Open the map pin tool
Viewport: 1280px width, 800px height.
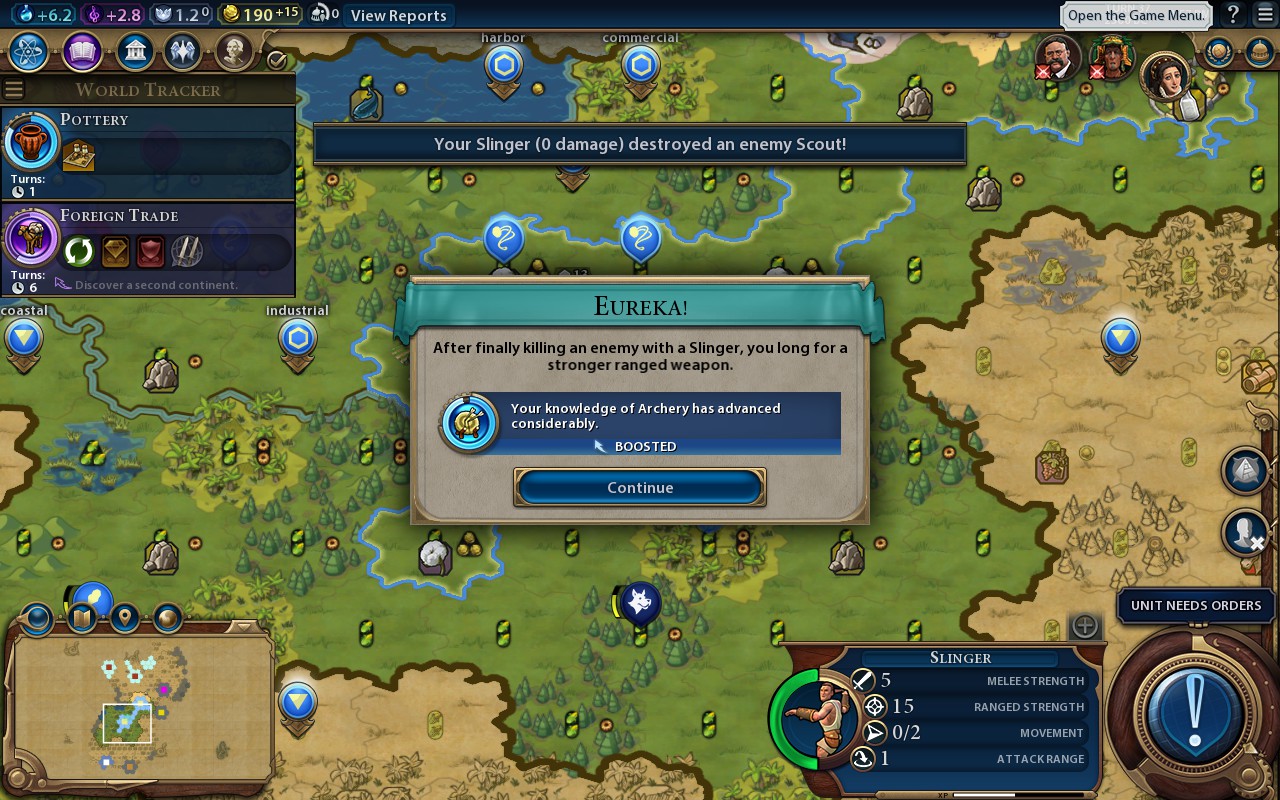point(125,618)
